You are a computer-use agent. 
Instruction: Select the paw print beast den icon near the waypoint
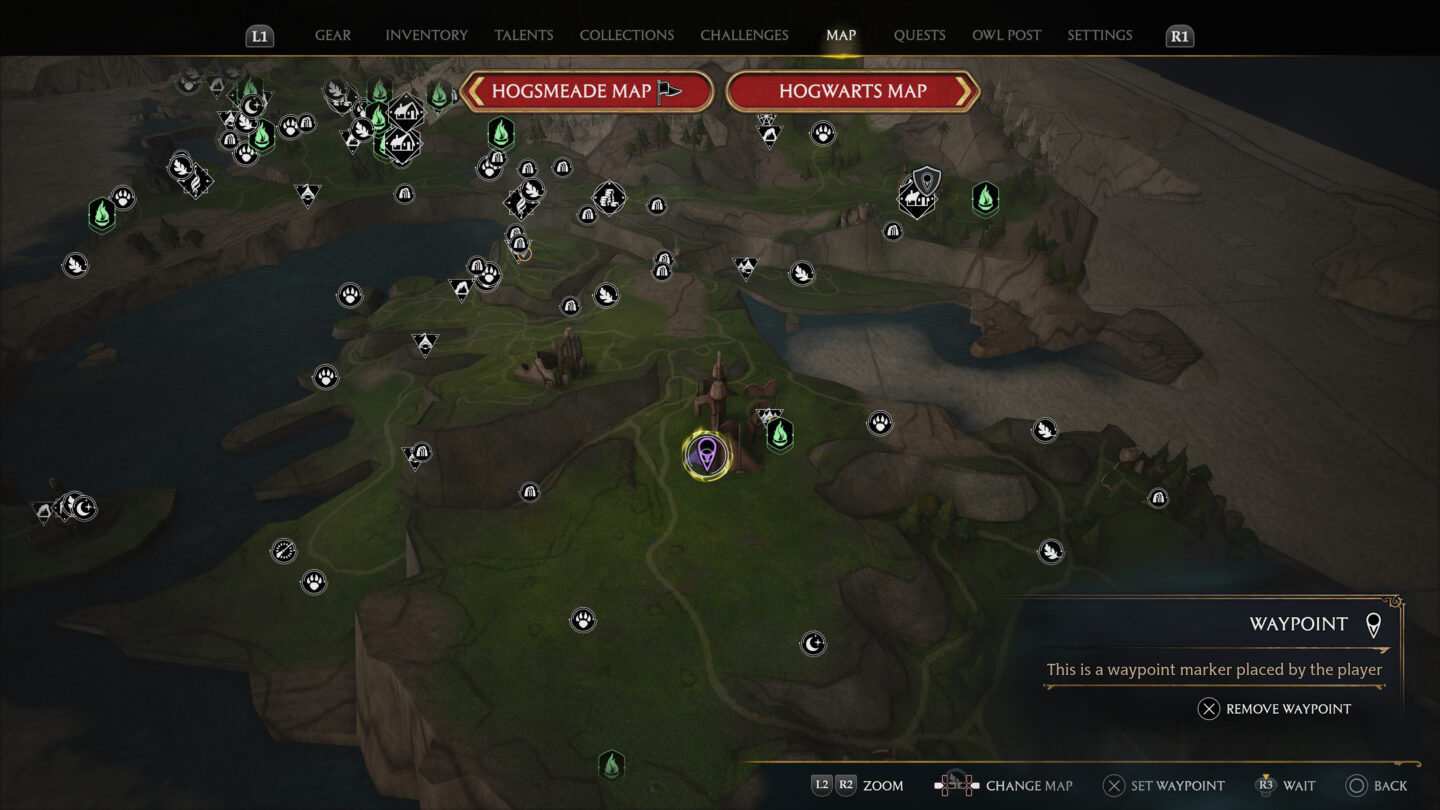879,423
